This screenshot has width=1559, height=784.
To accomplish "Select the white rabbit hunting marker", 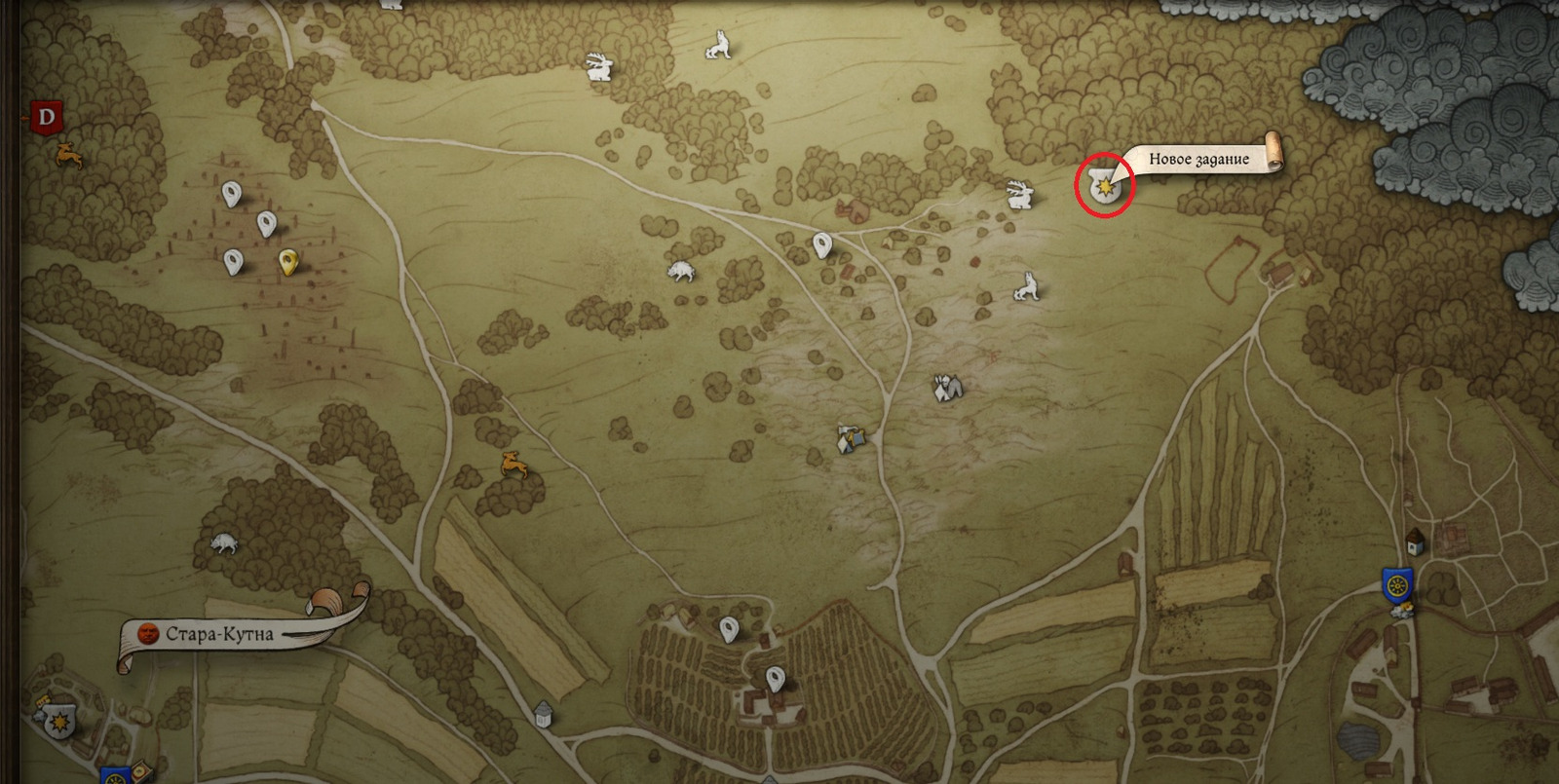I will [x=598, y=66].
